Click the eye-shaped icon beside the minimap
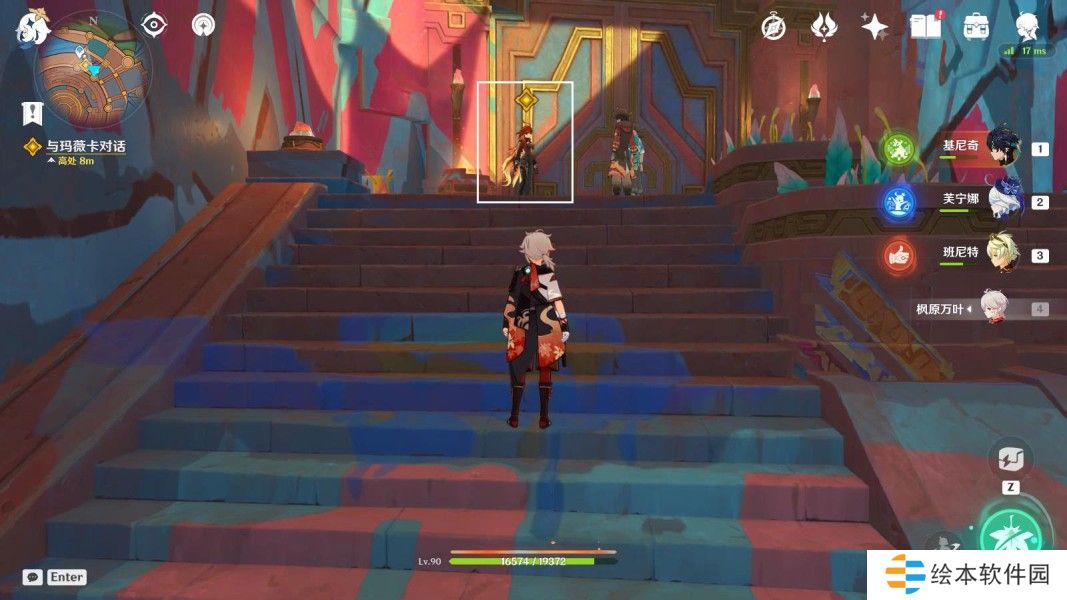 pos(153,25)
